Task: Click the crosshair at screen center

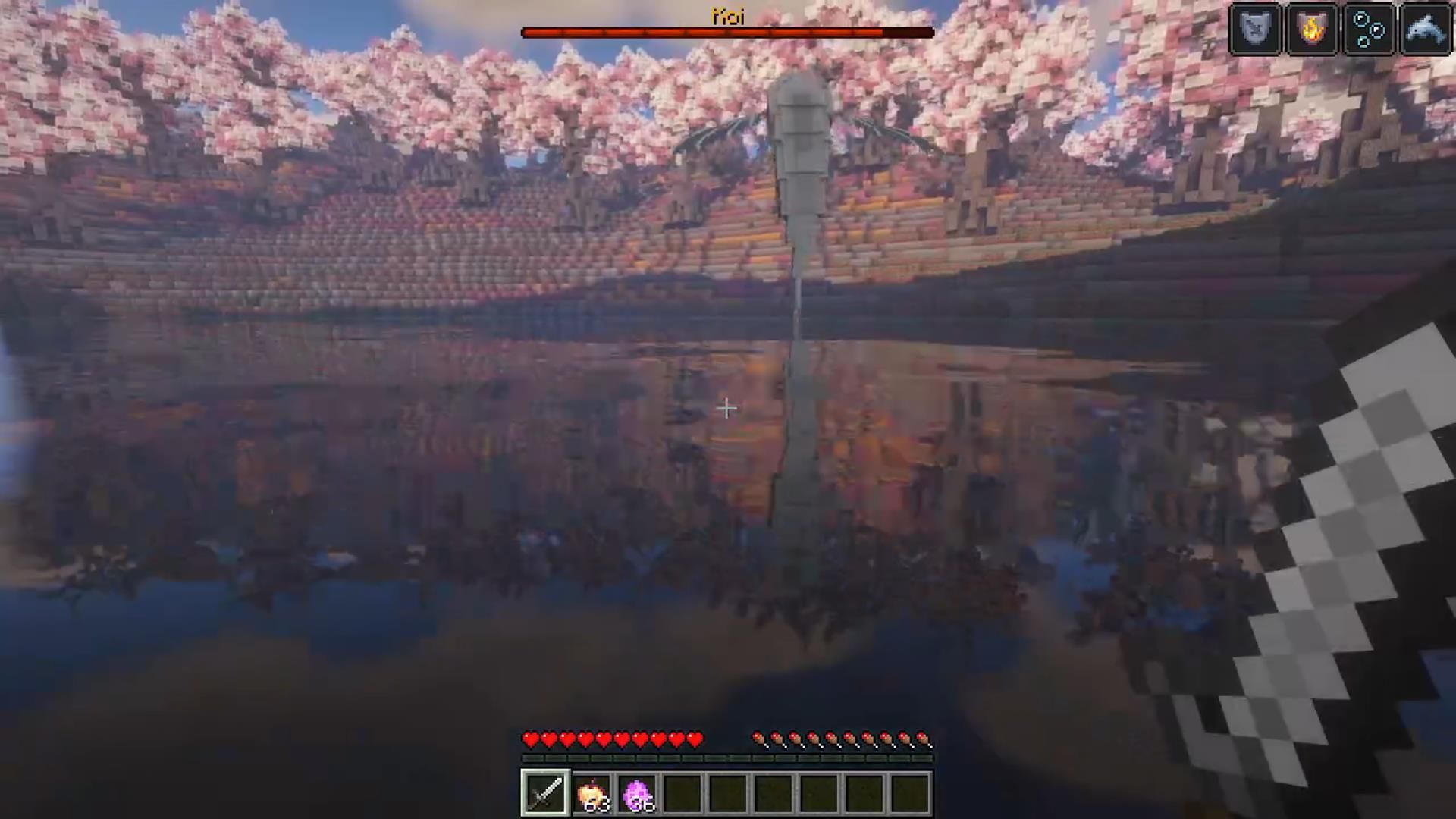Action: point(726,409)
